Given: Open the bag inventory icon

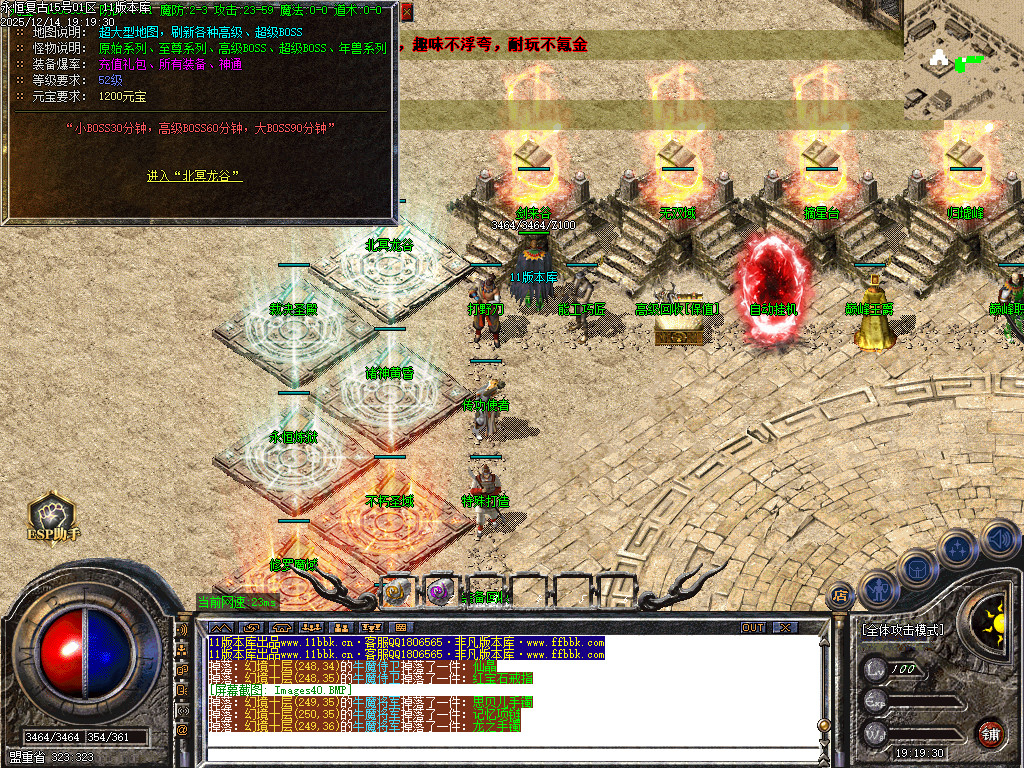Looking at the screenshot, I should pos(916,568).
